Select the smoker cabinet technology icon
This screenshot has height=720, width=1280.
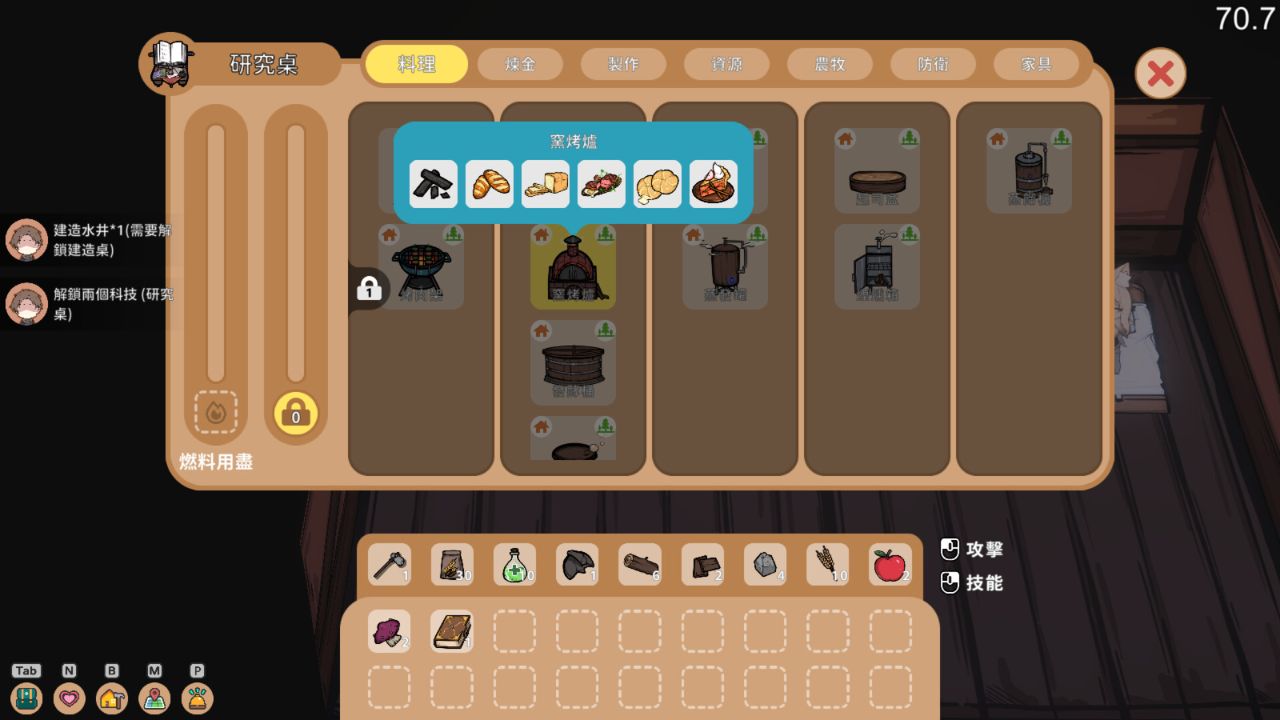pos(877,267)
